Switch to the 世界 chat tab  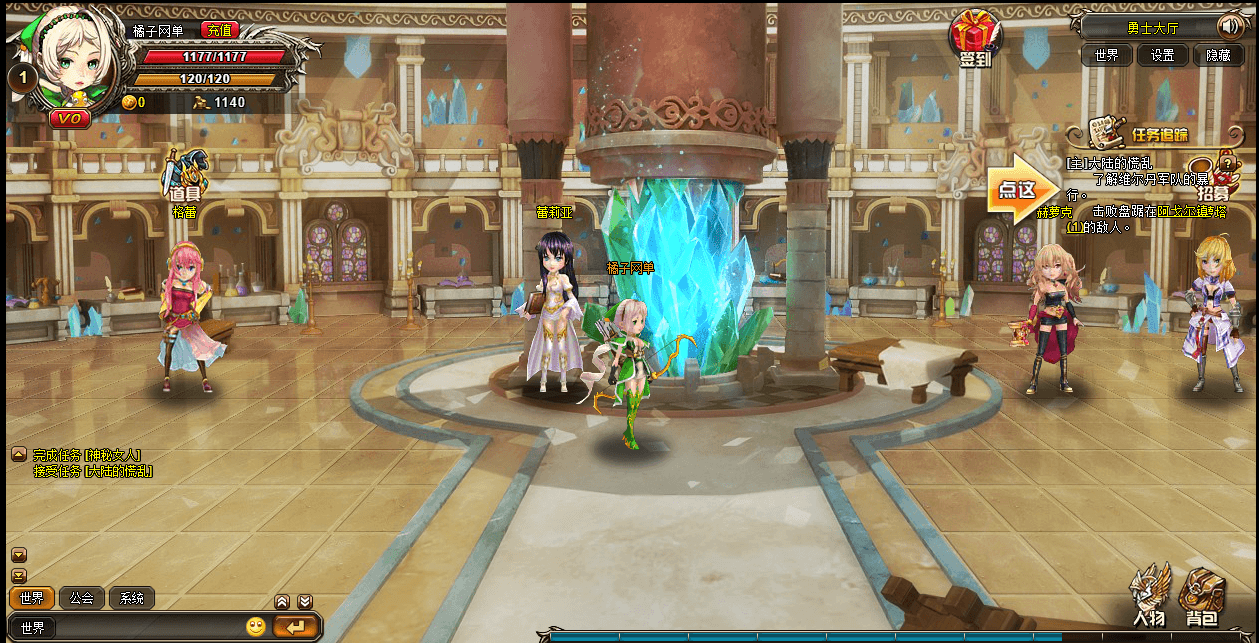32,598
